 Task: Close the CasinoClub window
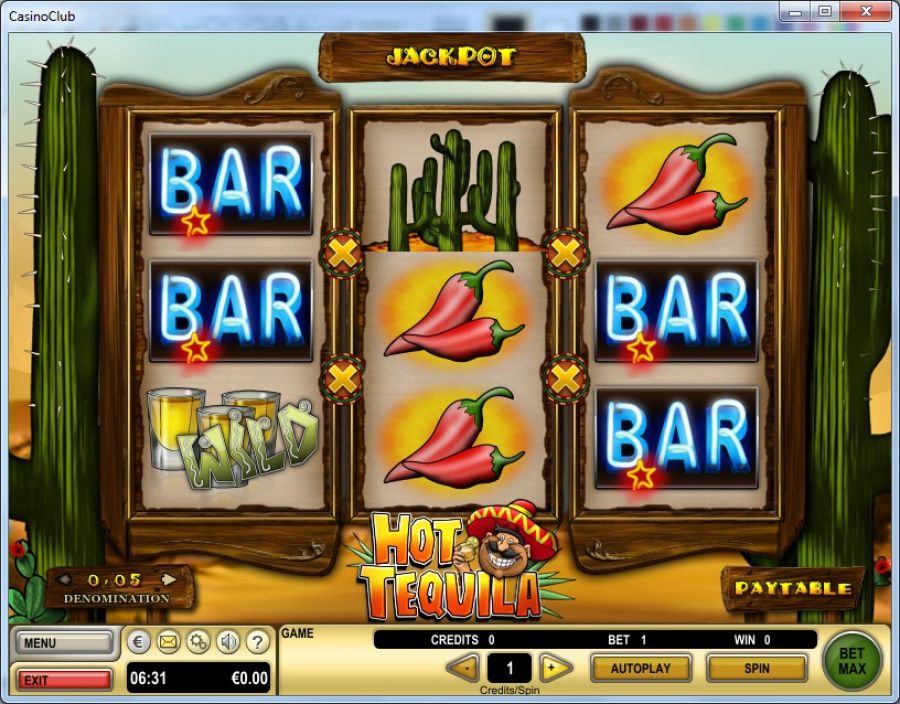[x=866, y=11]
